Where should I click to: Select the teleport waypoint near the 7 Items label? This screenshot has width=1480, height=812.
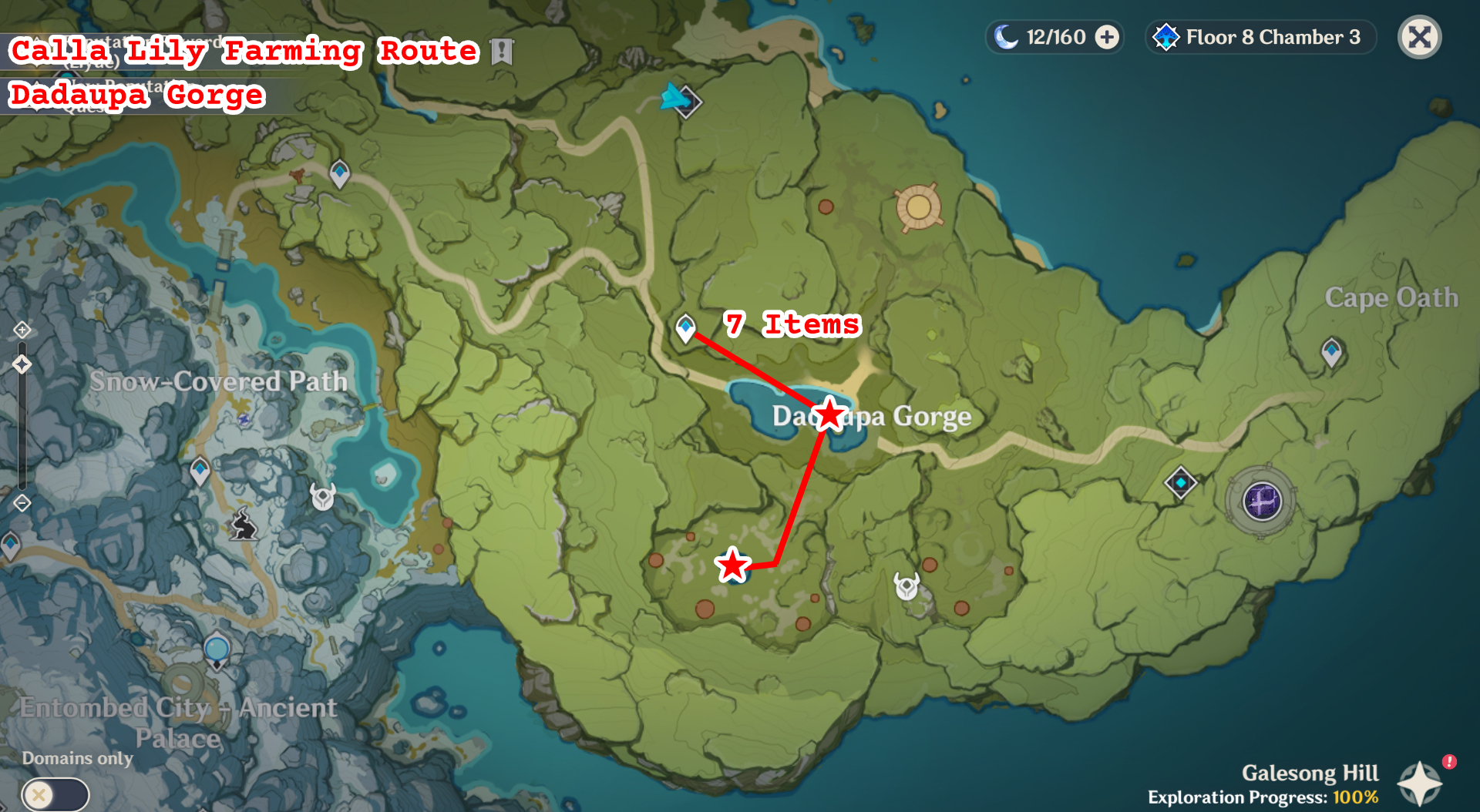(686, 330)
